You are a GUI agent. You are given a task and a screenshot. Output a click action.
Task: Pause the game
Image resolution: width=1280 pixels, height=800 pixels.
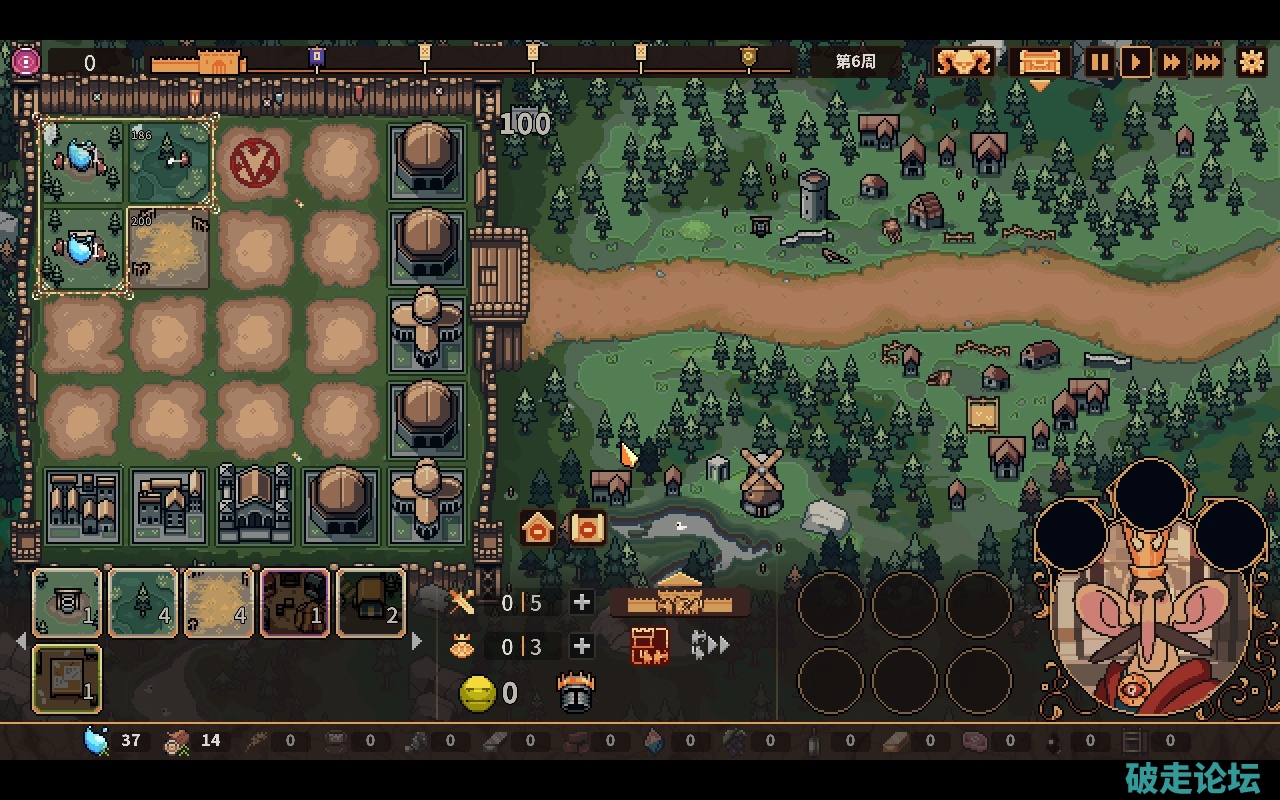click(1099, 63)
